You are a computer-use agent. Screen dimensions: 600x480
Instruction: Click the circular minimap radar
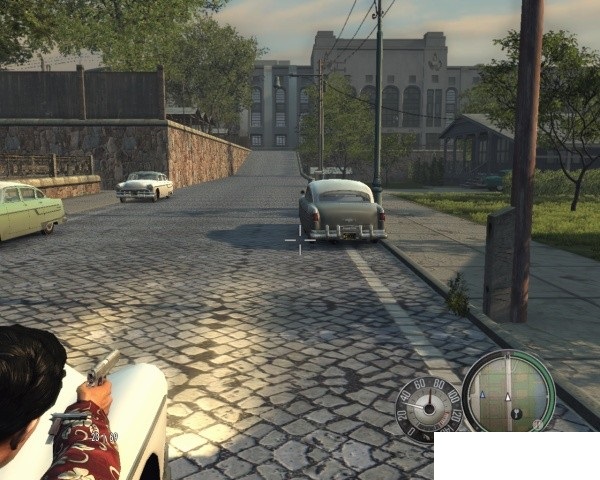click(x=508, y=391)
